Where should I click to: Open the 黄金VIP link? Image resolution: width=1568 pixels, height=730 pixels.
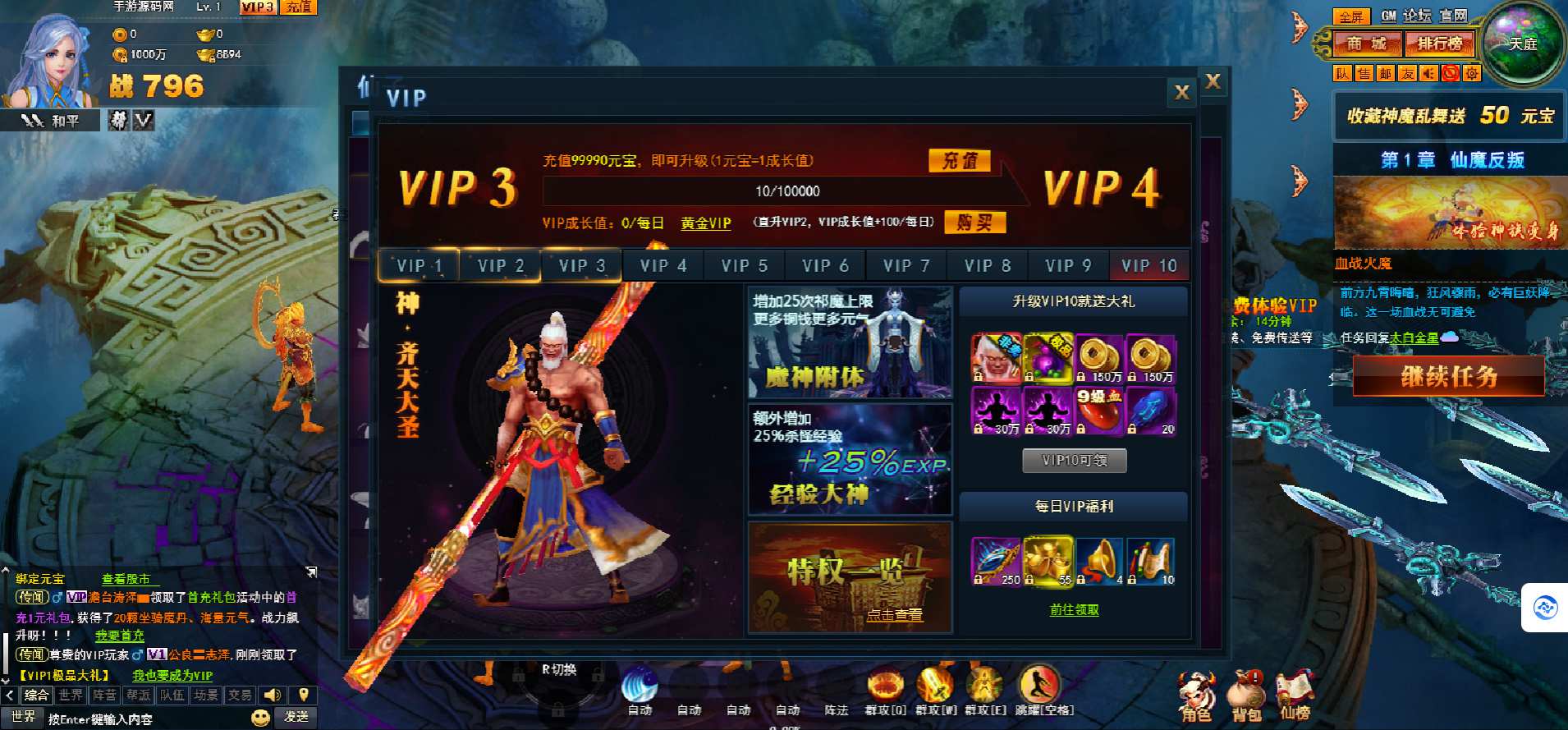point(705,223)
